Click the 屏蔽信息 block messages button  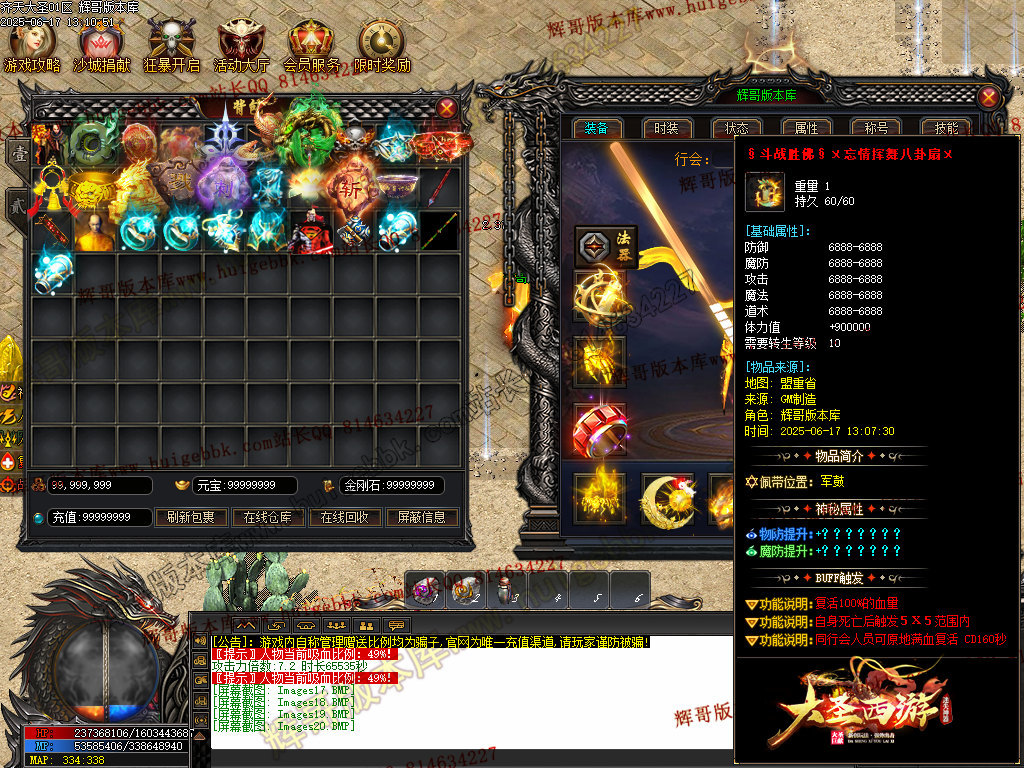(x=421, y=517)
